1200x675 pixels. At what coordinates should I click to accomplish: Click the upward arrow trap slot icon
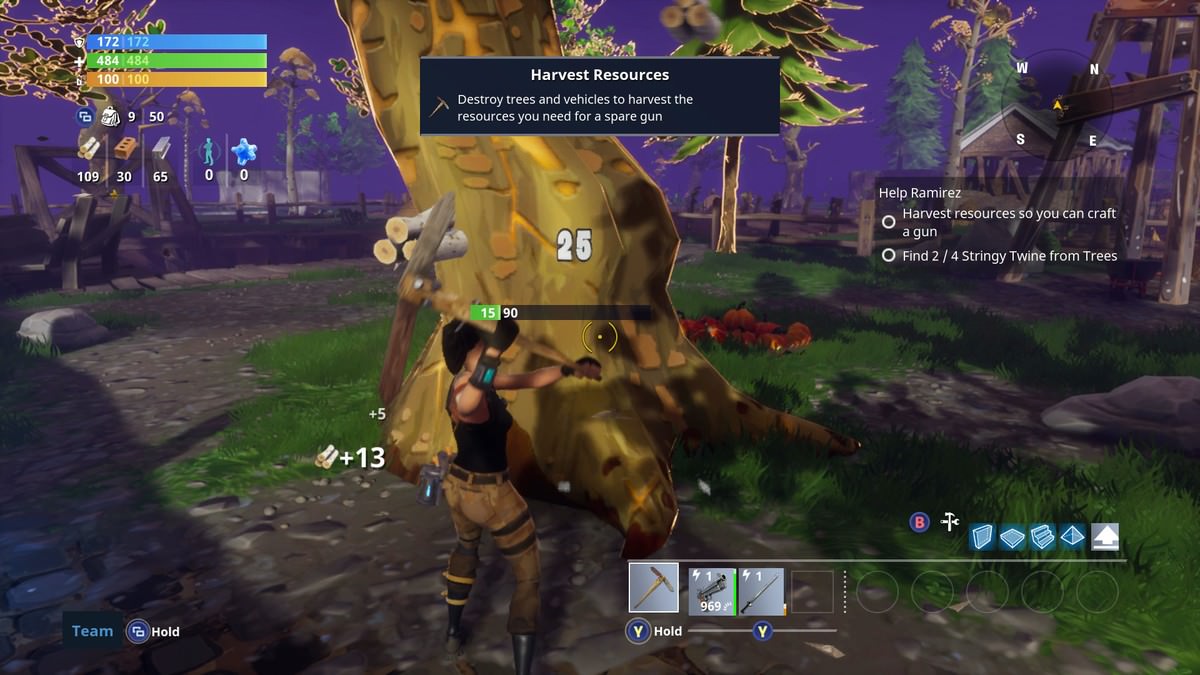[1105, 537]
